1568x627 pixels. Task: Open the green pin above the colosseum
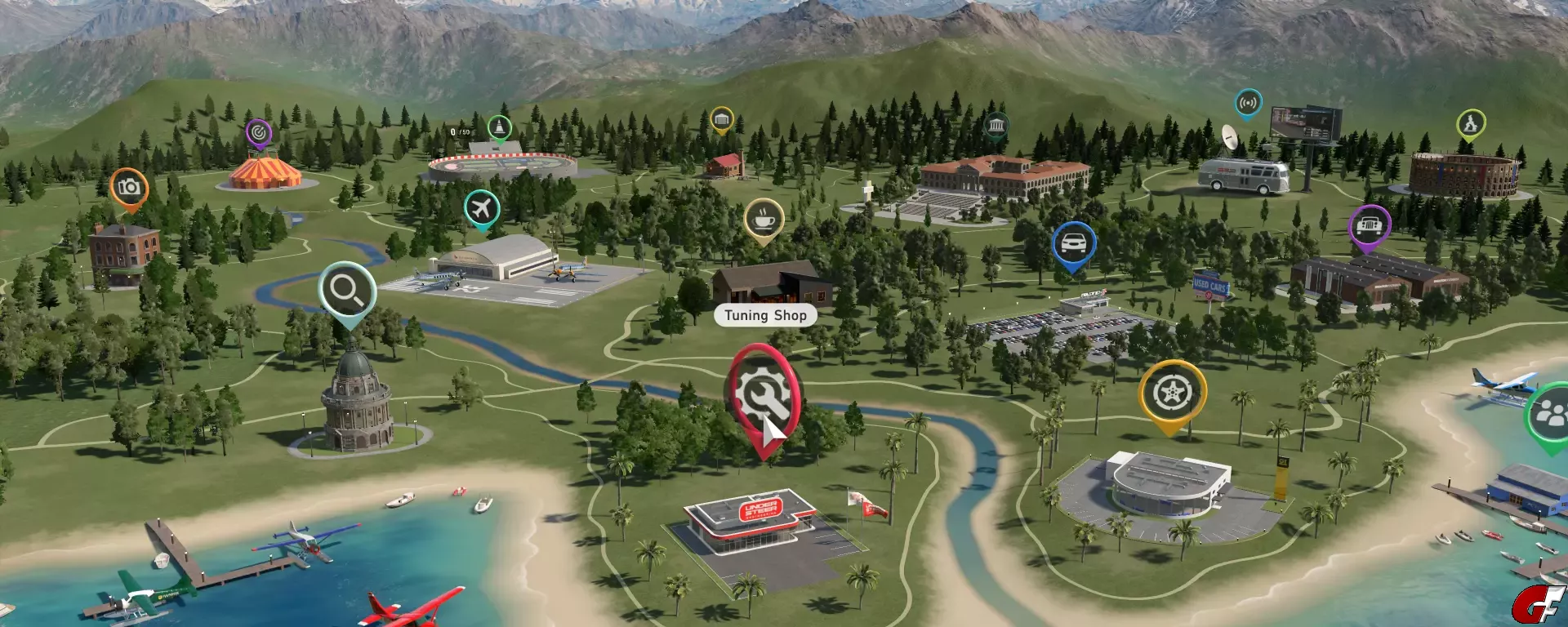[1470, 124]
